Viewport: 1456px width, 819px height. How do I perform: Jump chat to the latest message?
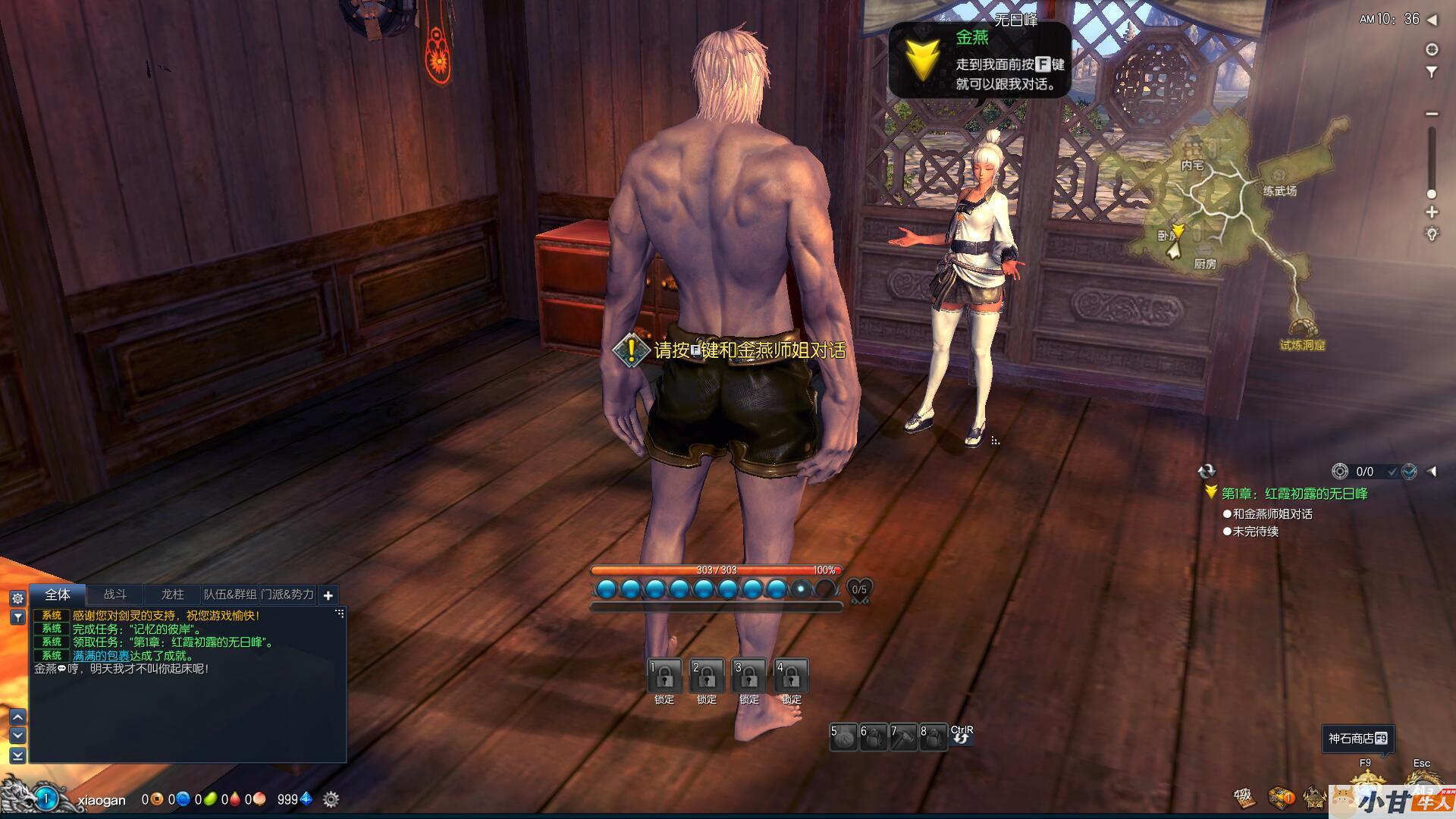pos(17,755)
